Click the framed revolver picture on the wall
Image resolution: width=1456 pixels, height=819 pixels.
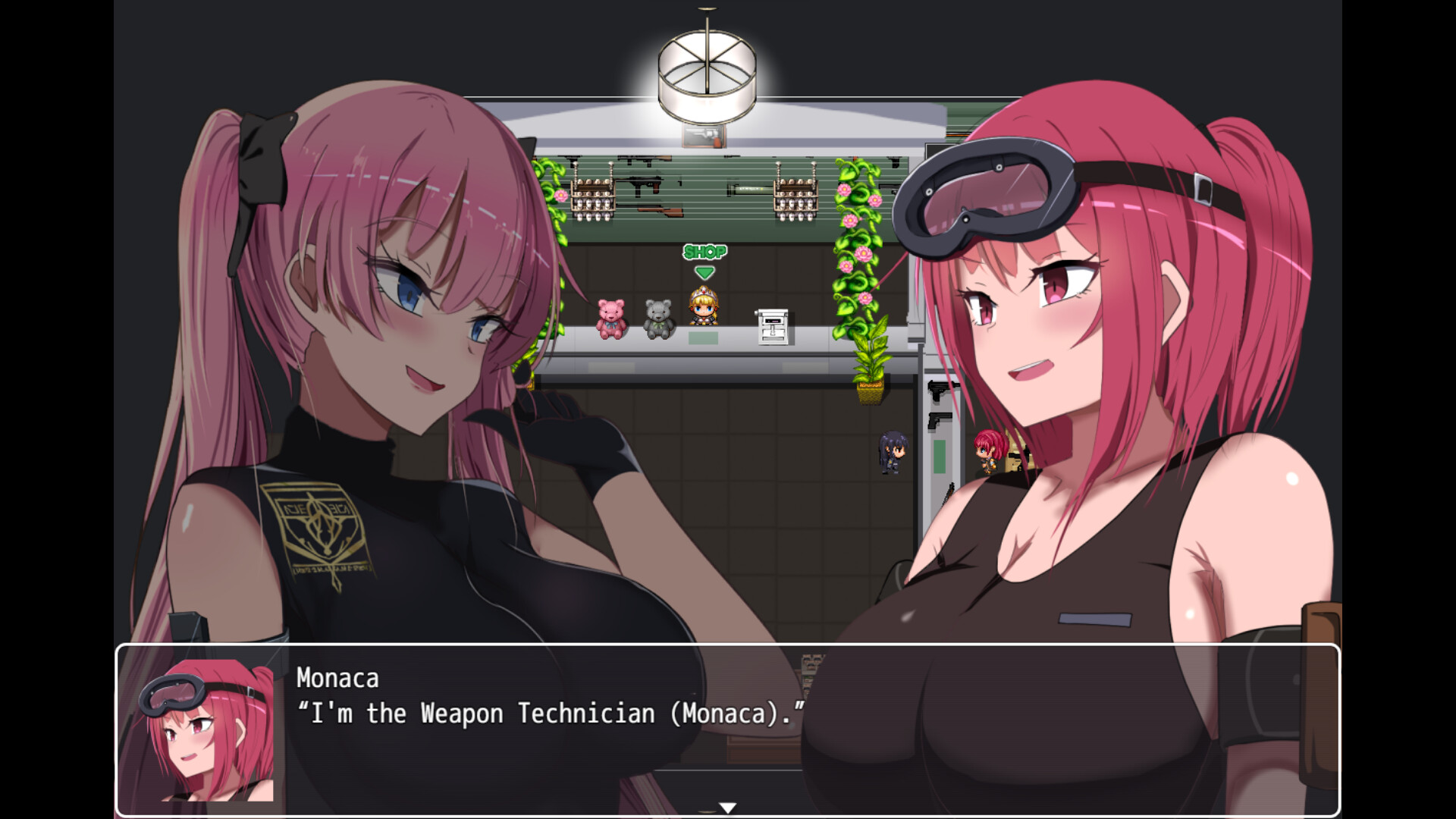[x=705, y=137]
